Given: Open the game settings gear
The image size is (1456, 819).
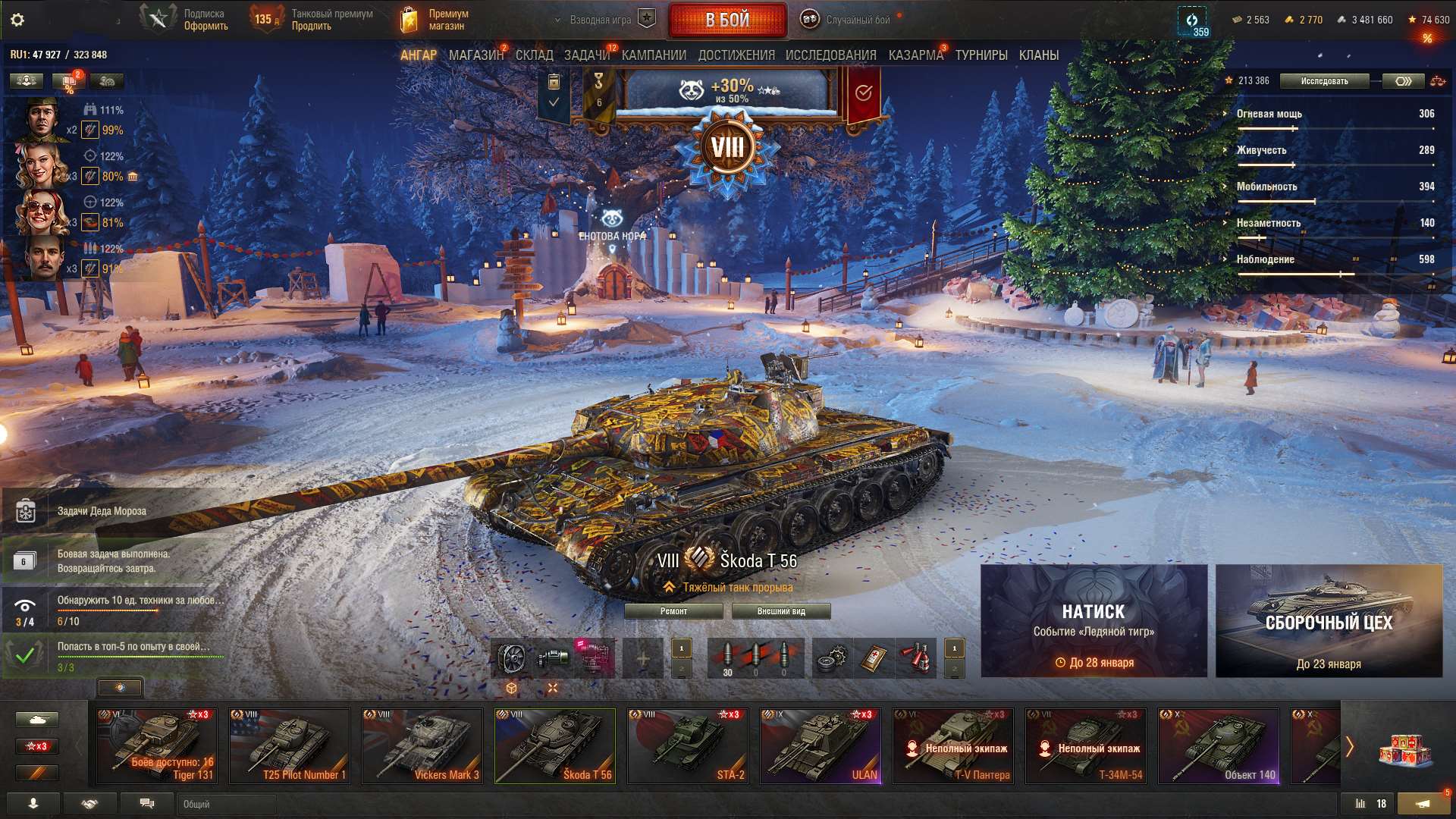Looking at the screenshot, I should (x=15, y=19).
